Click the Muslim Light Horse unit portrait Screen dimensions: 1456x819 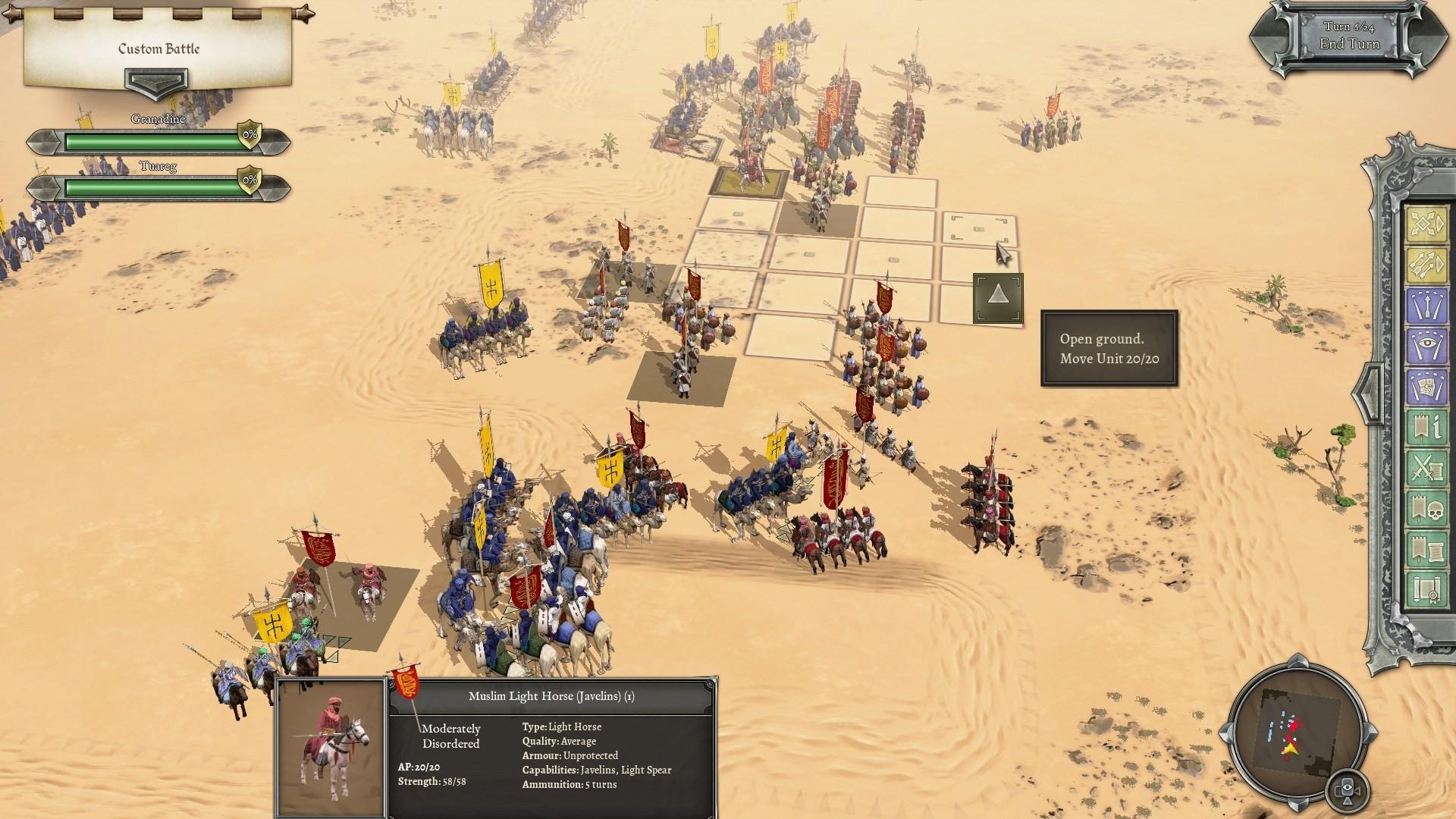[331, 743]
